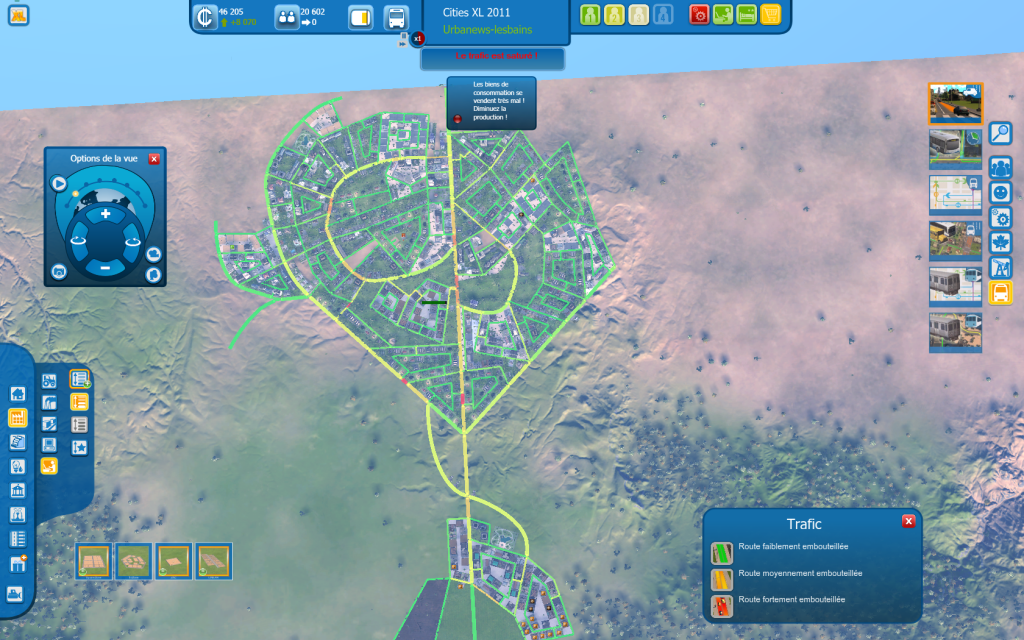Toggle the highlighted yellow bus transport filter

[1000, 292]
